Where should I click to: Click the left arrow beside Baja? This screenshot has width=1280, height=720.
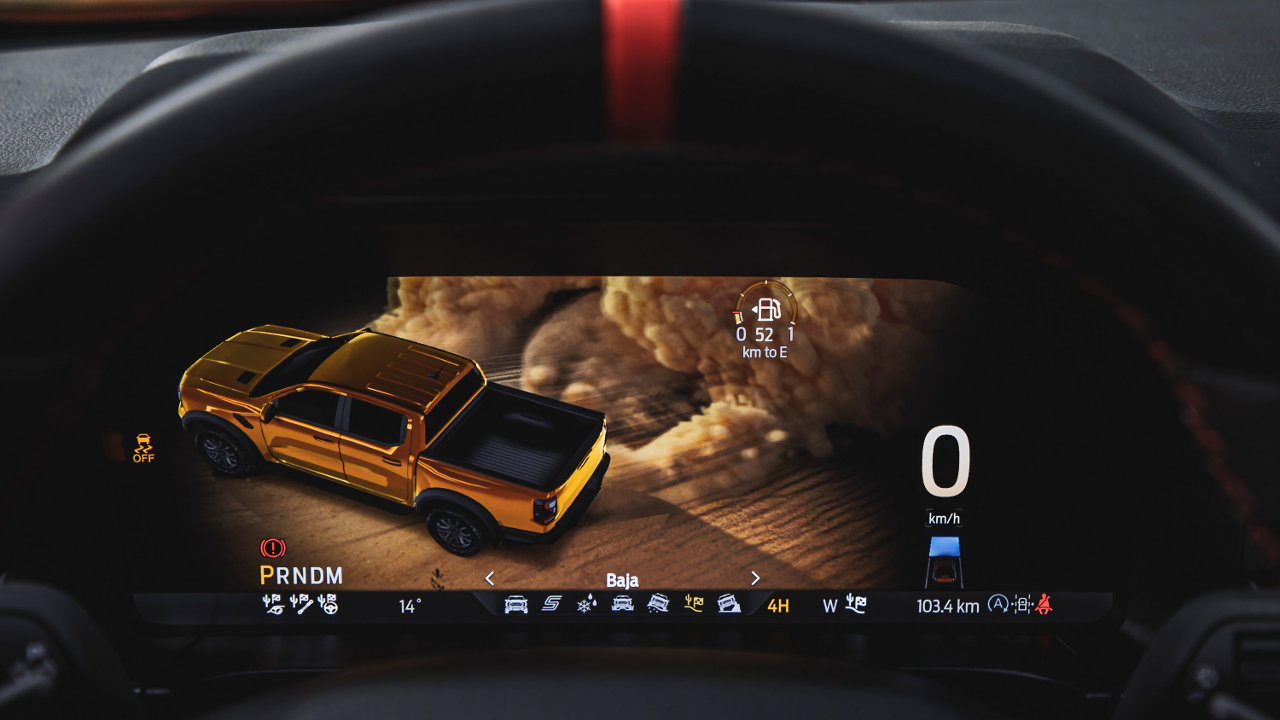click(x=490, y=578)
